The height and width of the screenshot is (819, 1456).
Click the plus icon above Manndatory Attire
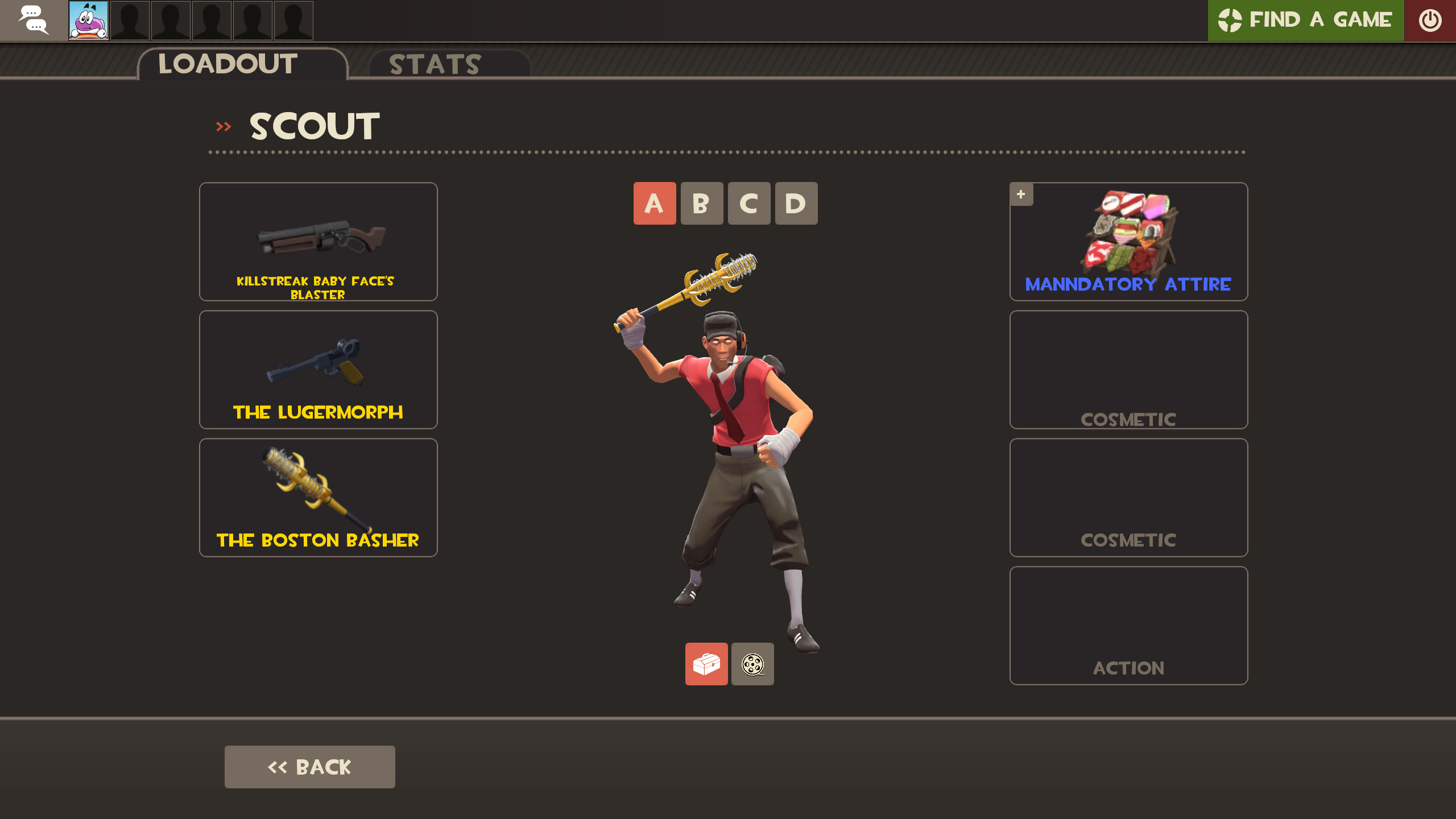pyautogui.click(x=1021, y=194)
